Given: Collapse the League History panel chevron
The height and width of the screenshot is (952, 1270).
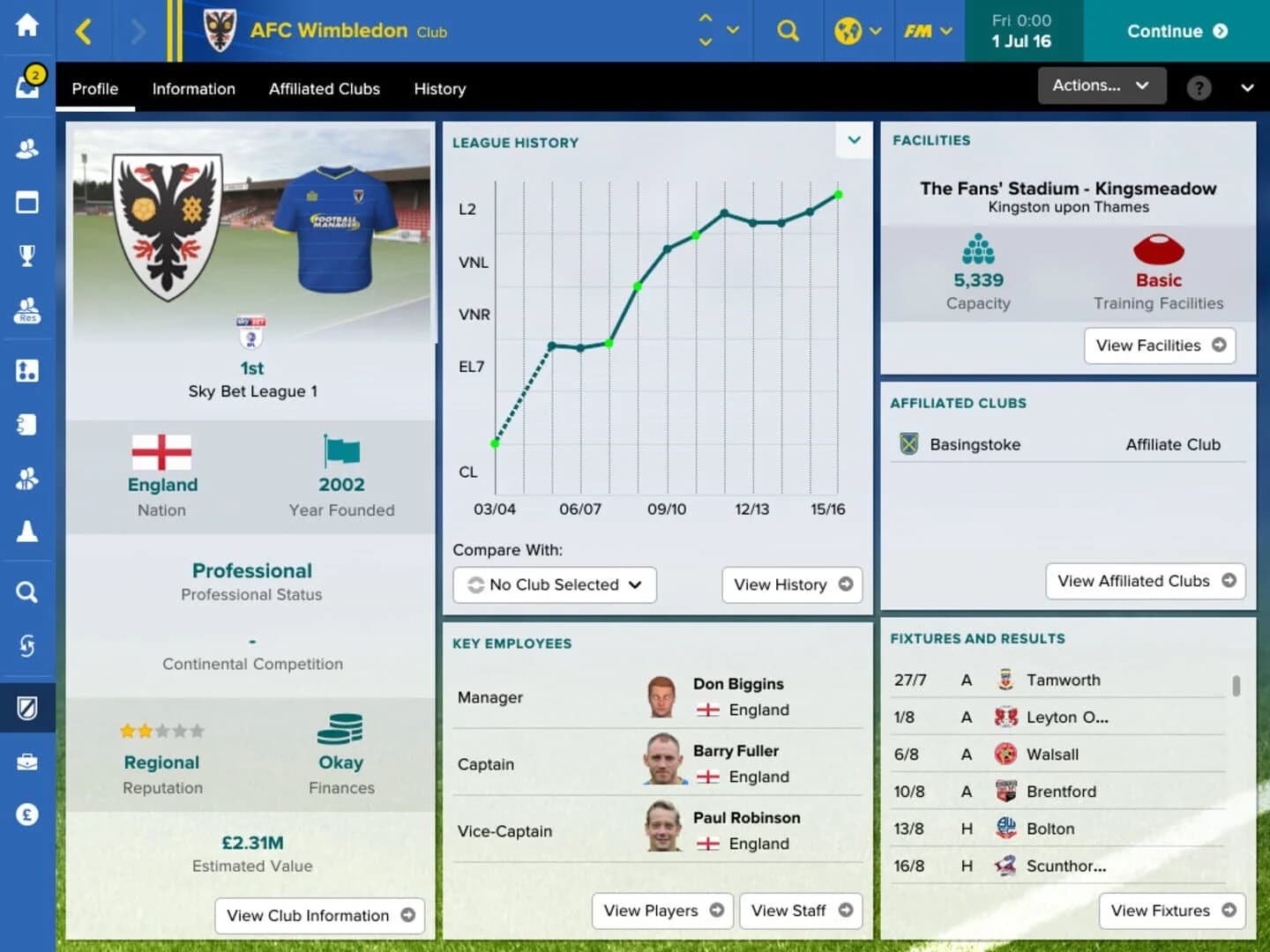Looking at the screenshot, I should [853, 140].
